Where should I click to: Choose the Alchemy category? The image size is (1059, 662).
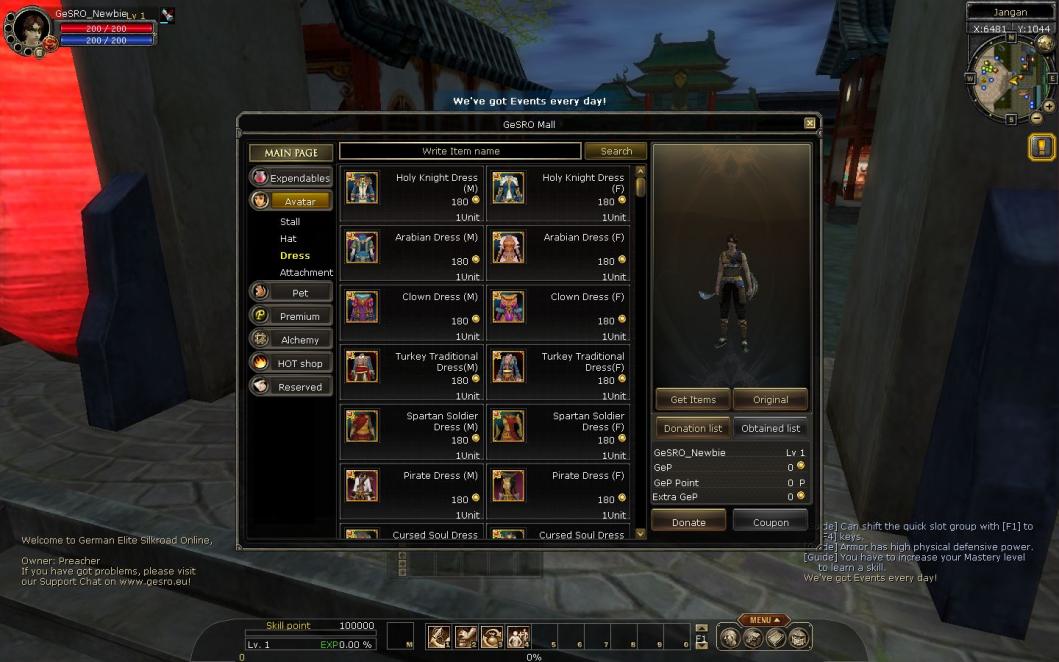(x=291, y=340)
